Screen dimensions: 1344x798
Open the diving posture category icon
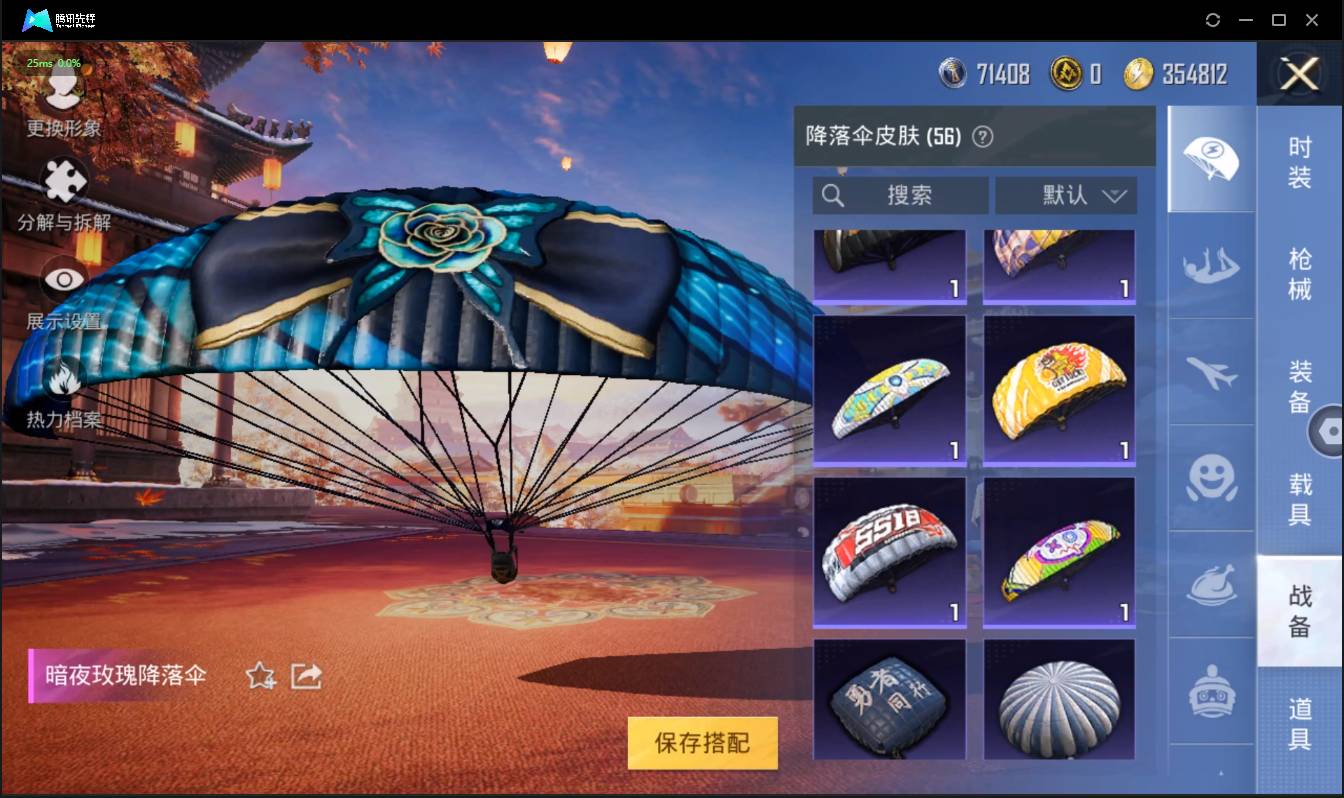coord(1211,264)
